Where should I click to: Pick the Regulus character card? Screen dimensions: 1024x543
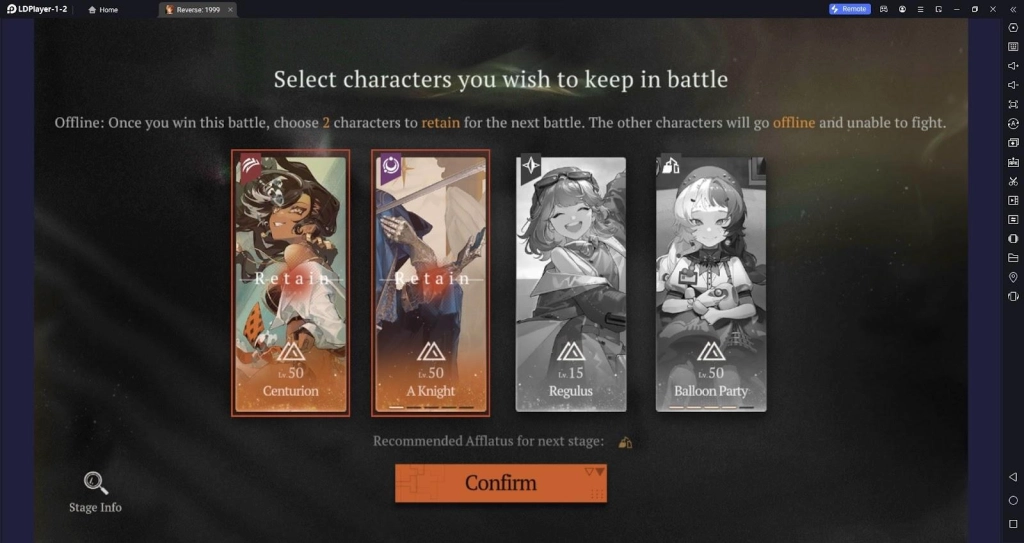pos(570,282)
